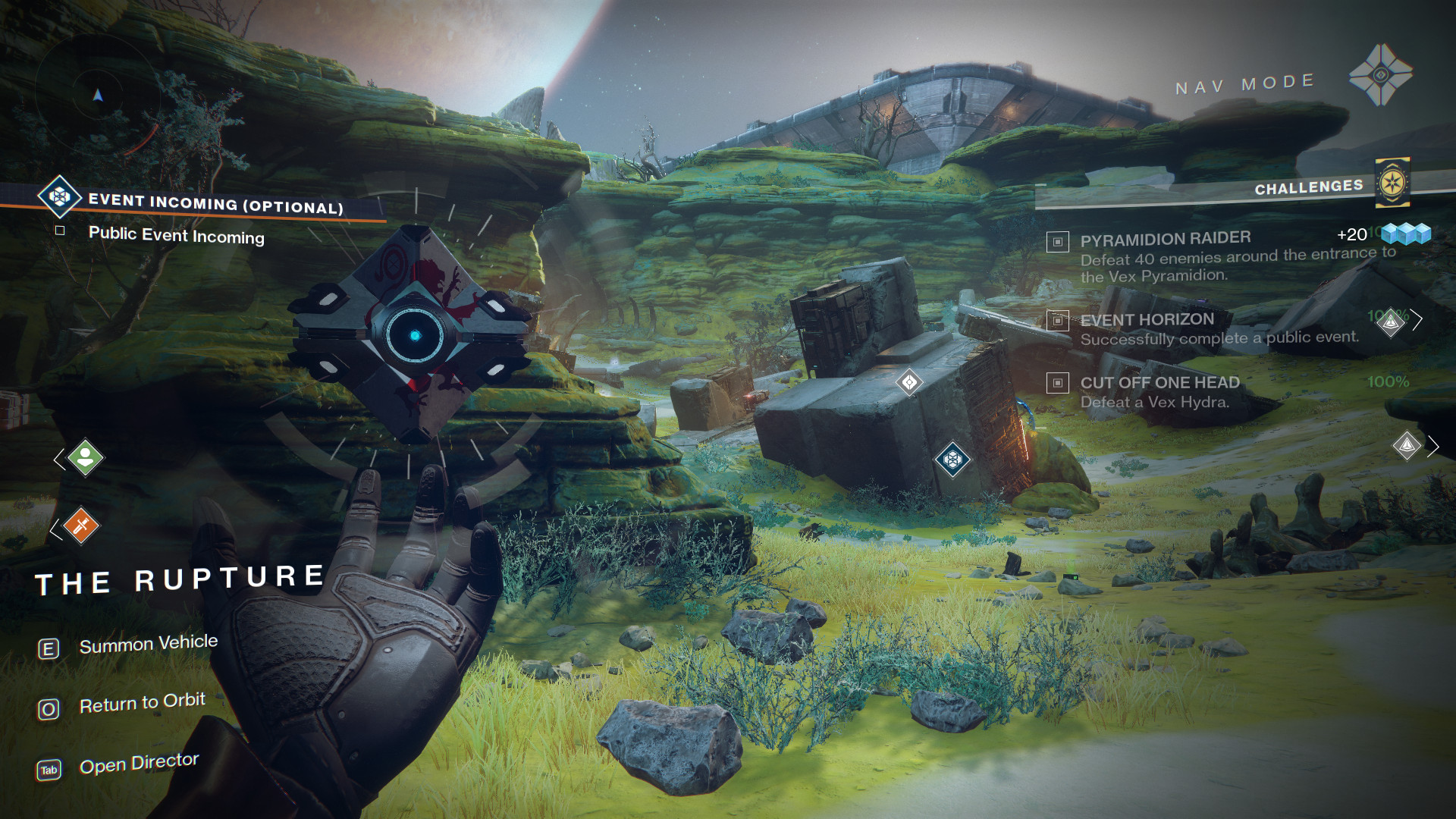Select the Summon Vehicle option

pyautogui.click(x=148, y=645)
